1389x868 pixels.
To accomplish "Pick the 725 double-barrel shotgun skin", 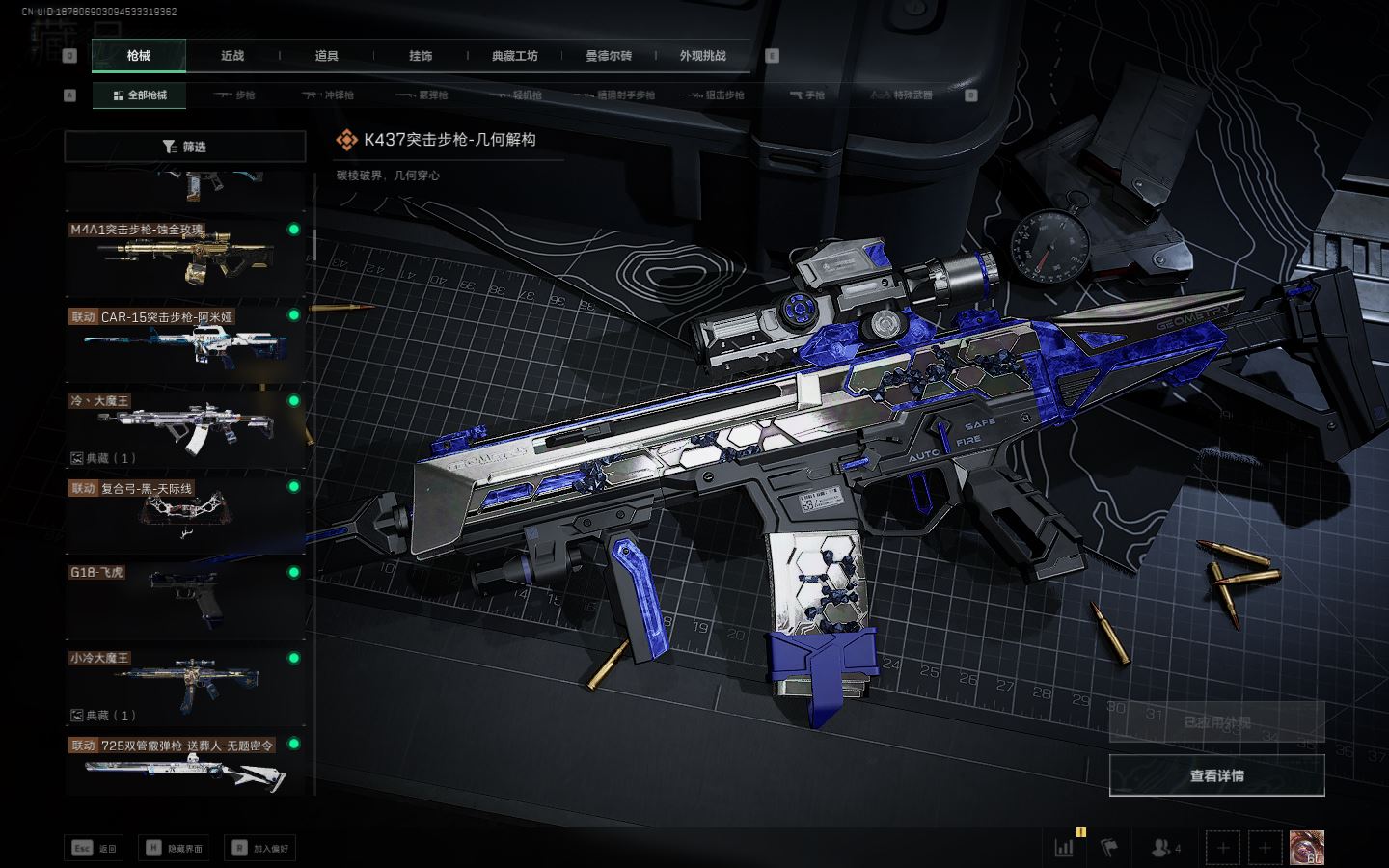I will 184,764.
